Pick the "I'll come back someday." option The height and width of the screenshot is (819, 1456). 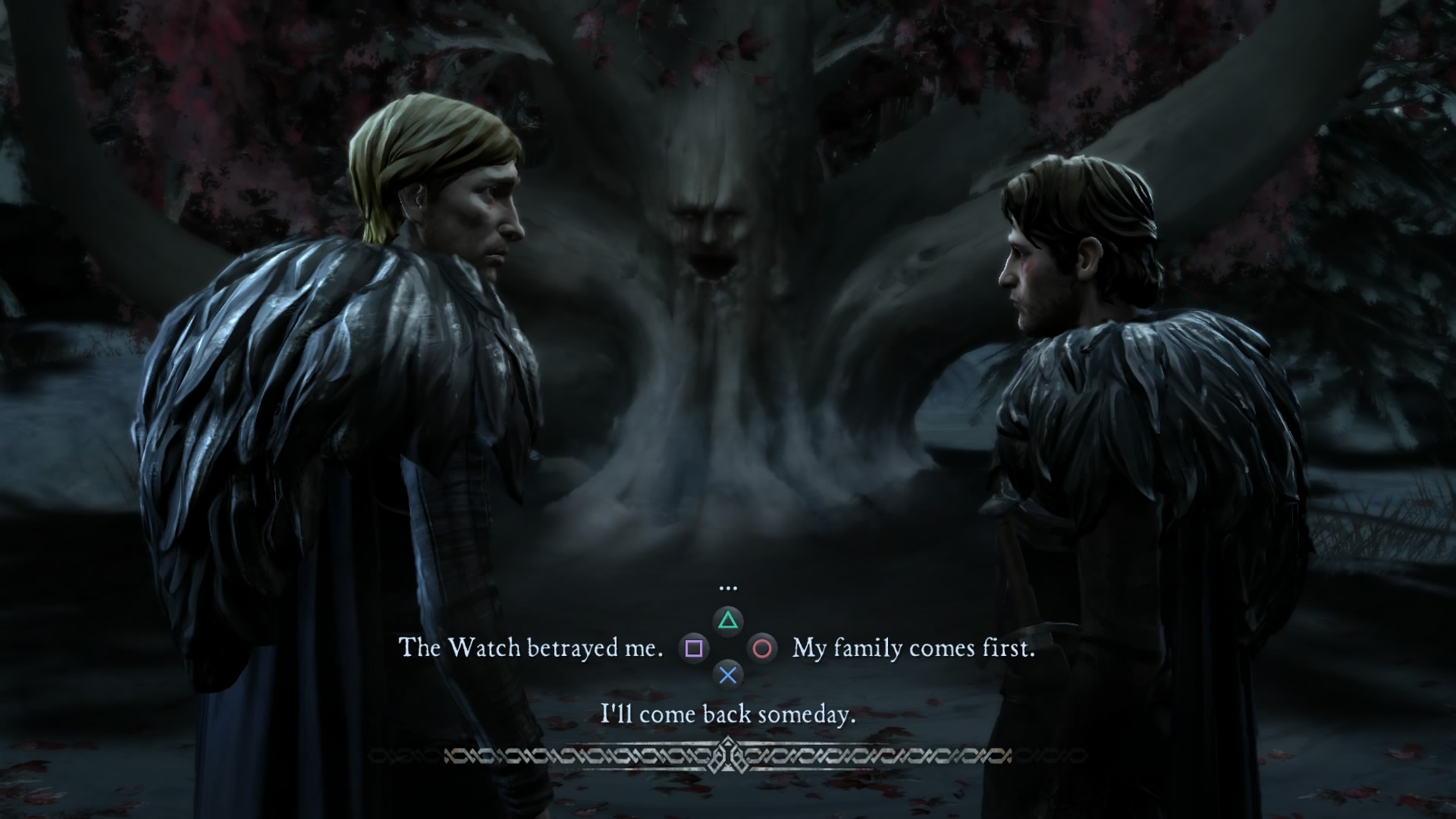click(x=728, y=714)
